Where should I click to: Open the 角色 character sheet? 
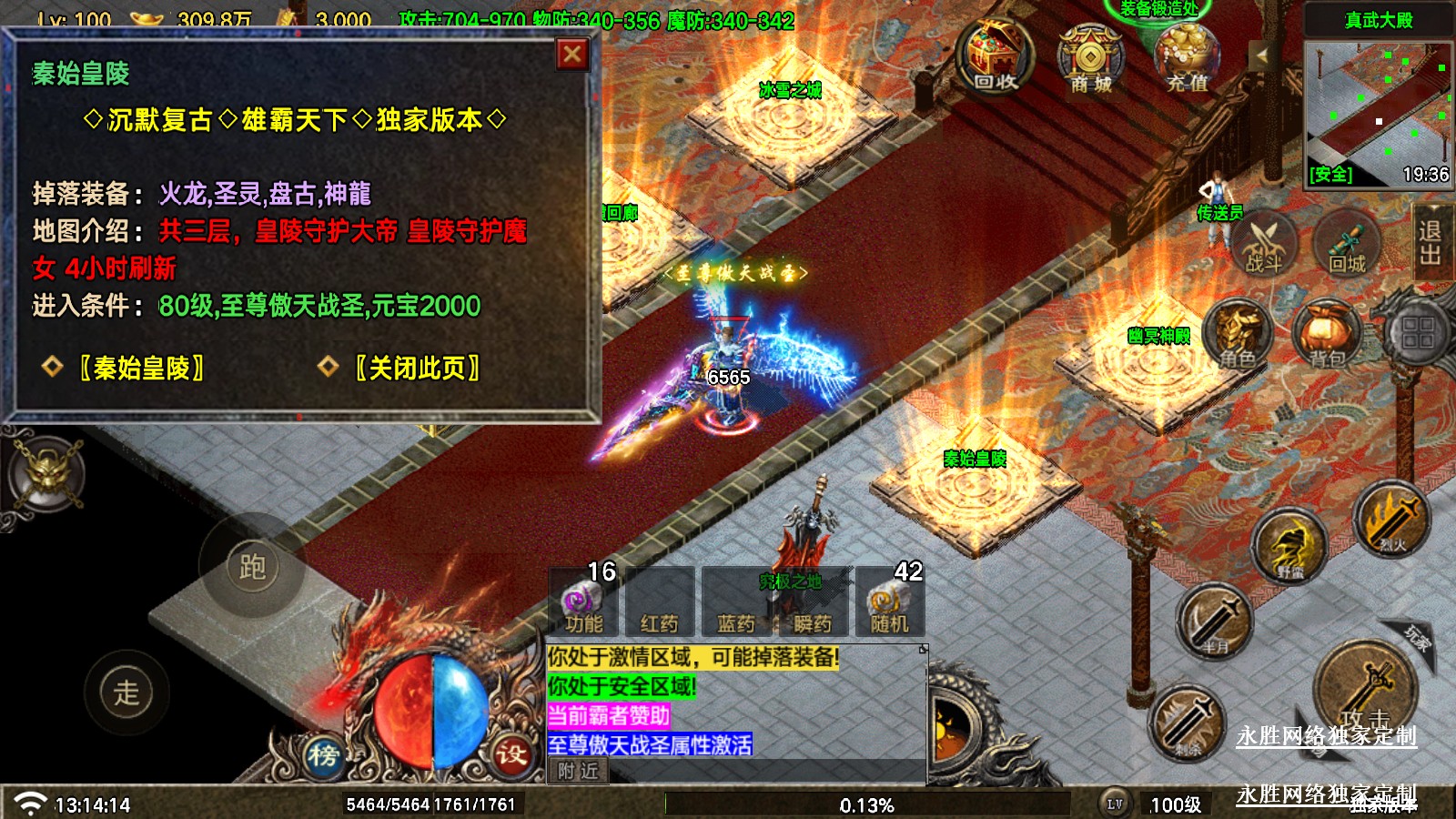(x=1239, y=335)
